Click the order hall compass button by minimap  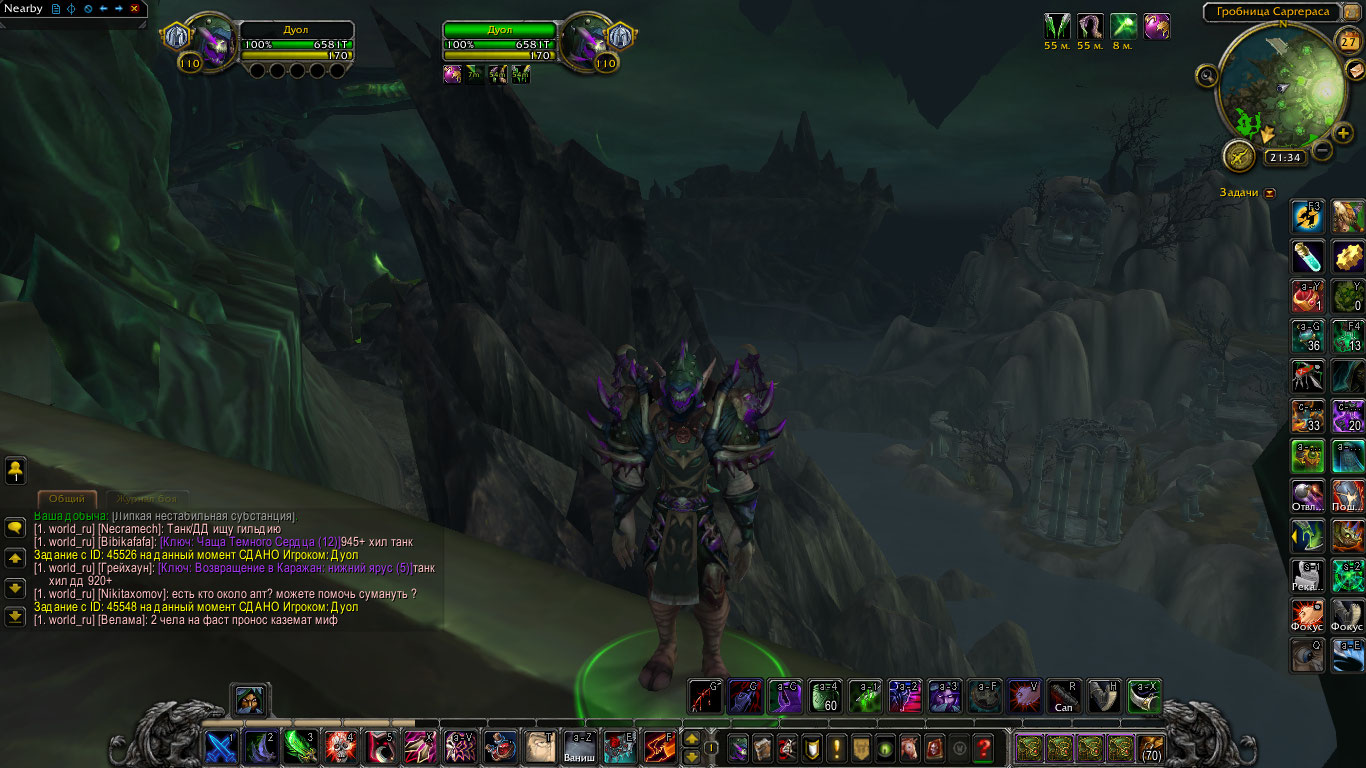pos(1238,156)
